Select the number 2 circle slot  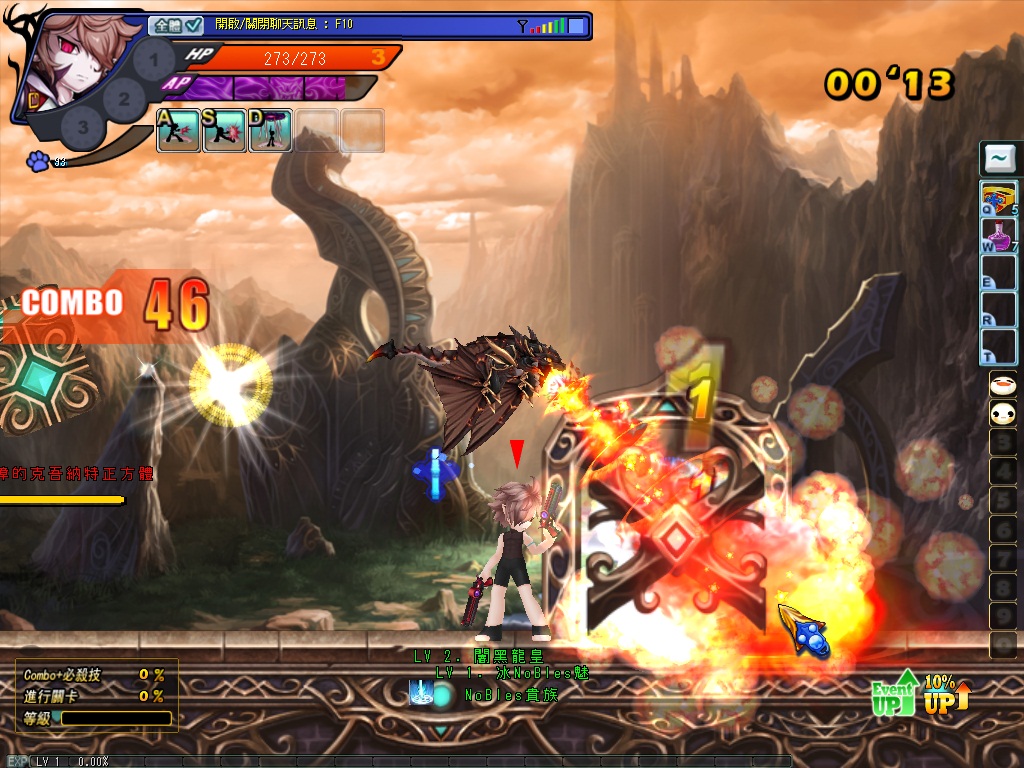[124, 98]
